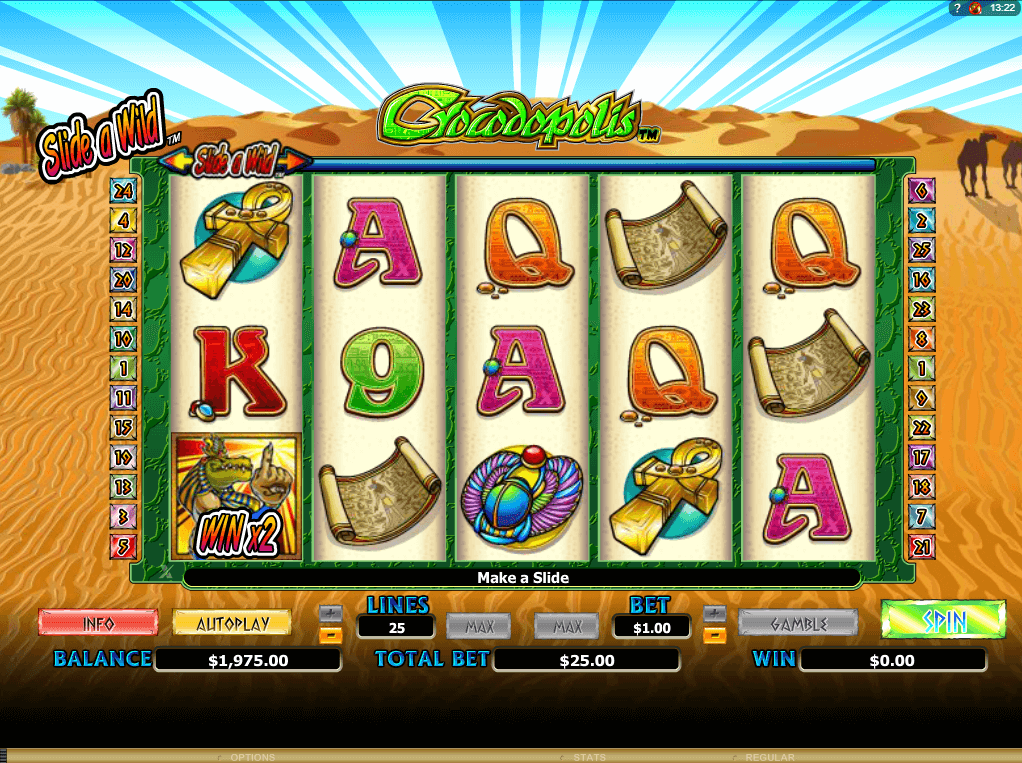Image resolution: width=1022 pixels, height=763 pixels.
Task: Select MAX bet left of the bet amount
Action: (567, 626)
